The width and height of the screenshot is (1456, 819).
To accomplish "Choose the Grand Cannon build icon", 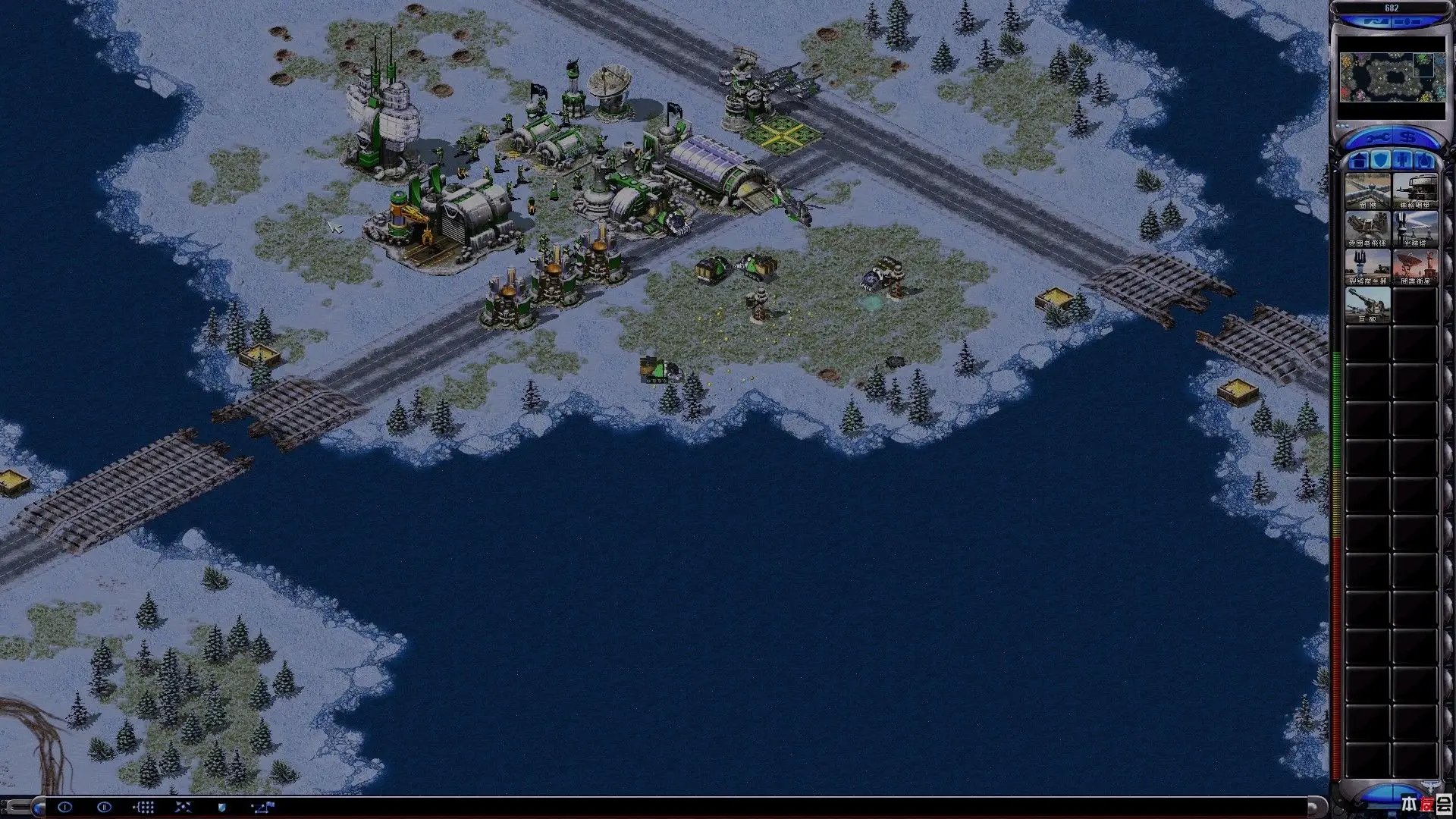I will click(x=1367, y=305).
